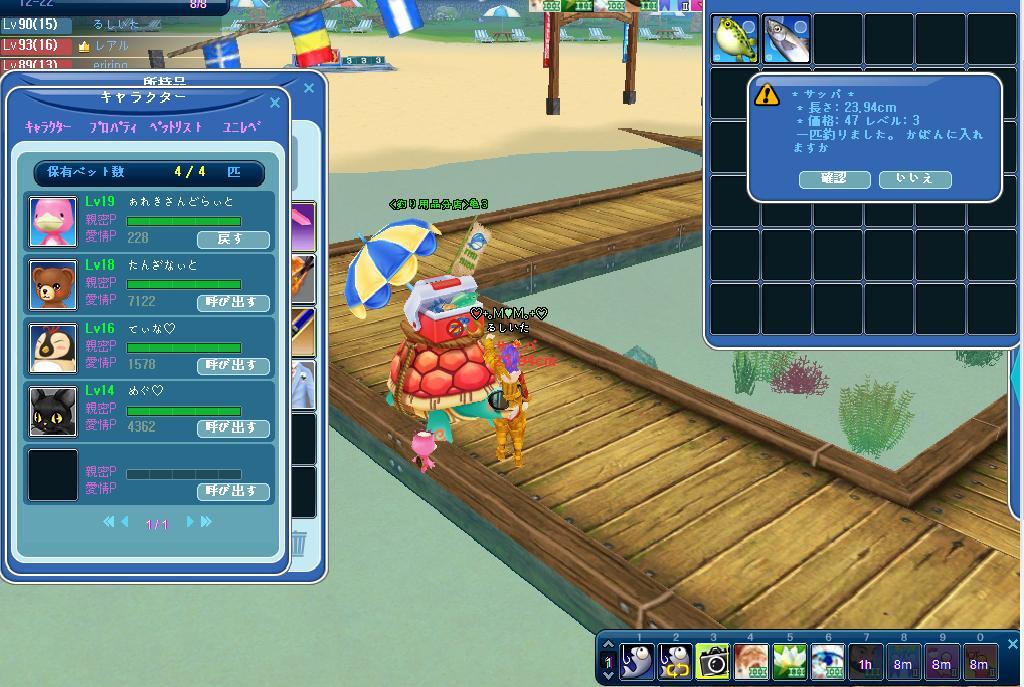Close the キャラクター window
Image resolution: width=1024 pixels, height=687 pixels.
pyautogui.click(x=275, y=102)
